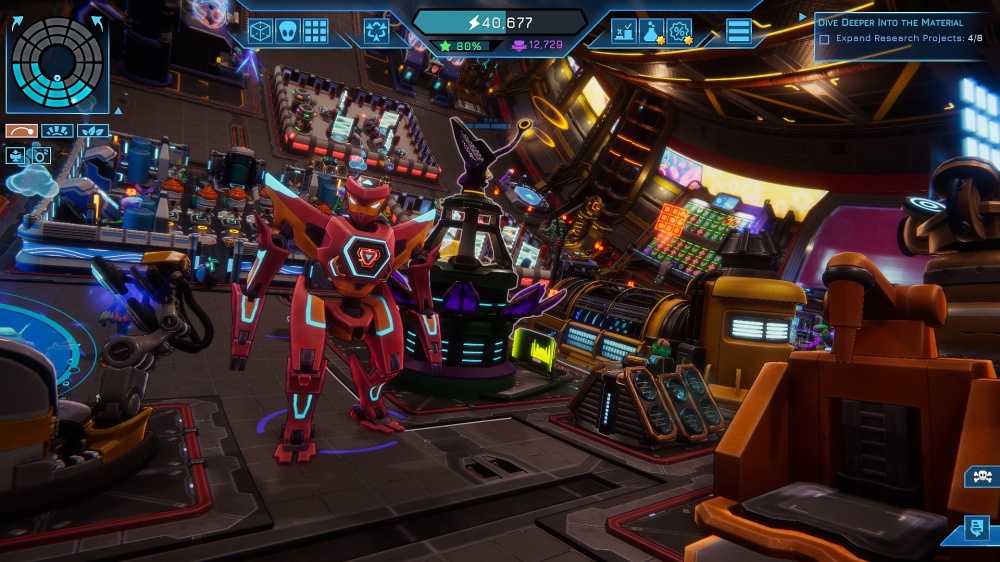1000x562 pixels.
Task: Toggle the radial gauge overlay button
Action: click(56, 130)
